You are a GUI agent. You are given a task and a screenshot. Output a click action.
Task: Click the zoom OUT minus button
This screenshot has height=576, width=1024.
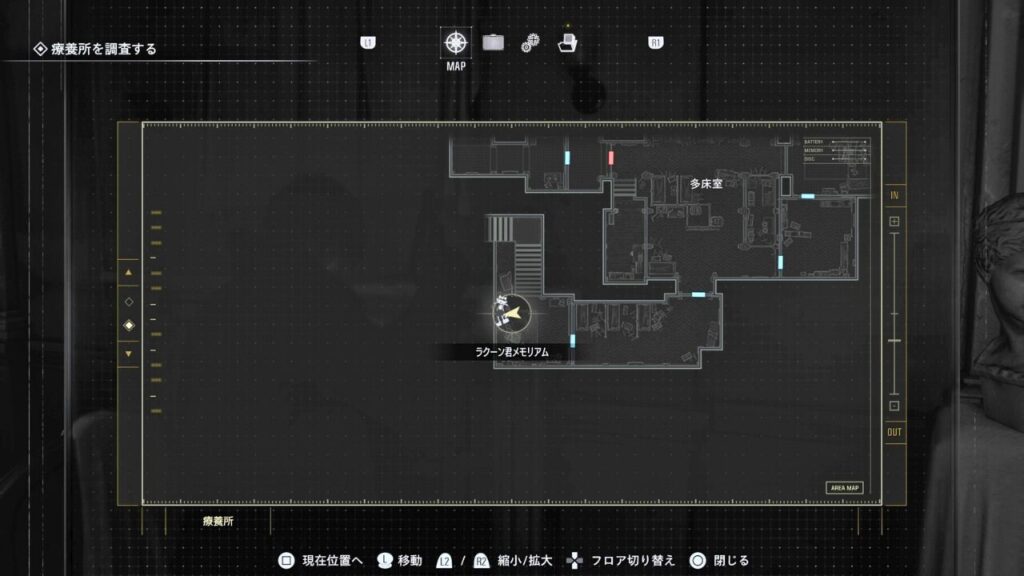(894, 405)
